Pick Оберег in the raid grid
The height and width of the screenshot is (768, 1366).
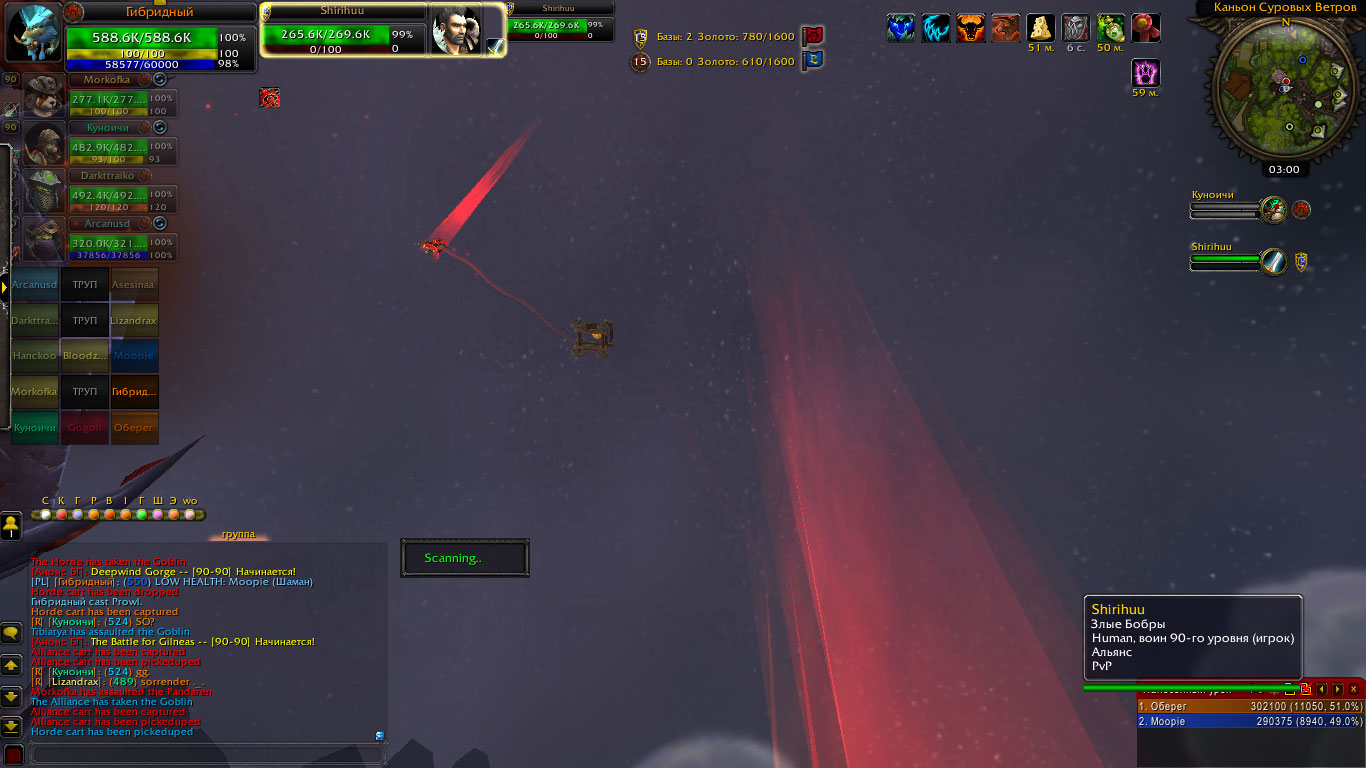pyautogui.click(x=134, y=427)
